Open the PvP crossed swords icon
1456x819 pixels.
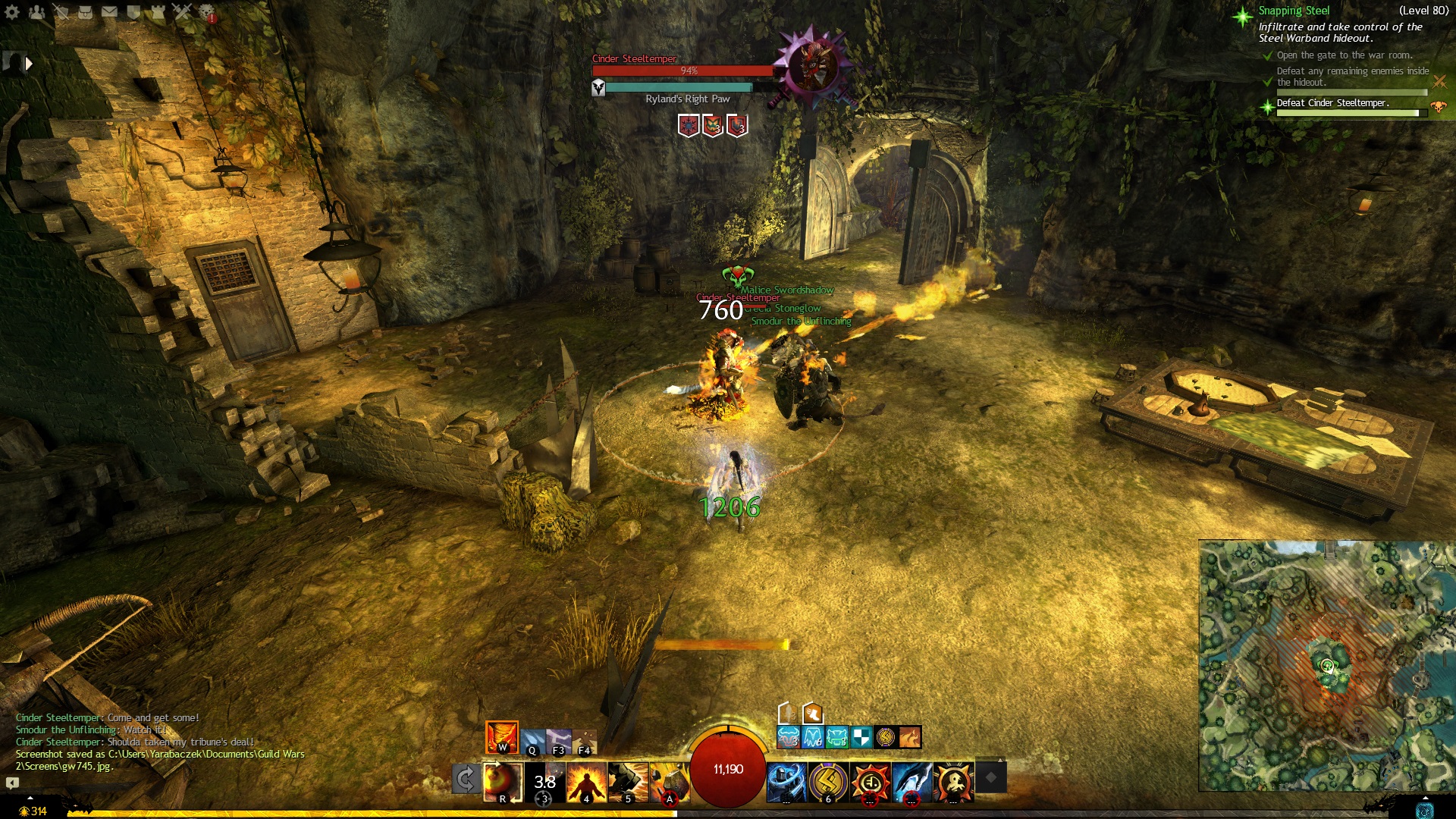[182, 12]
